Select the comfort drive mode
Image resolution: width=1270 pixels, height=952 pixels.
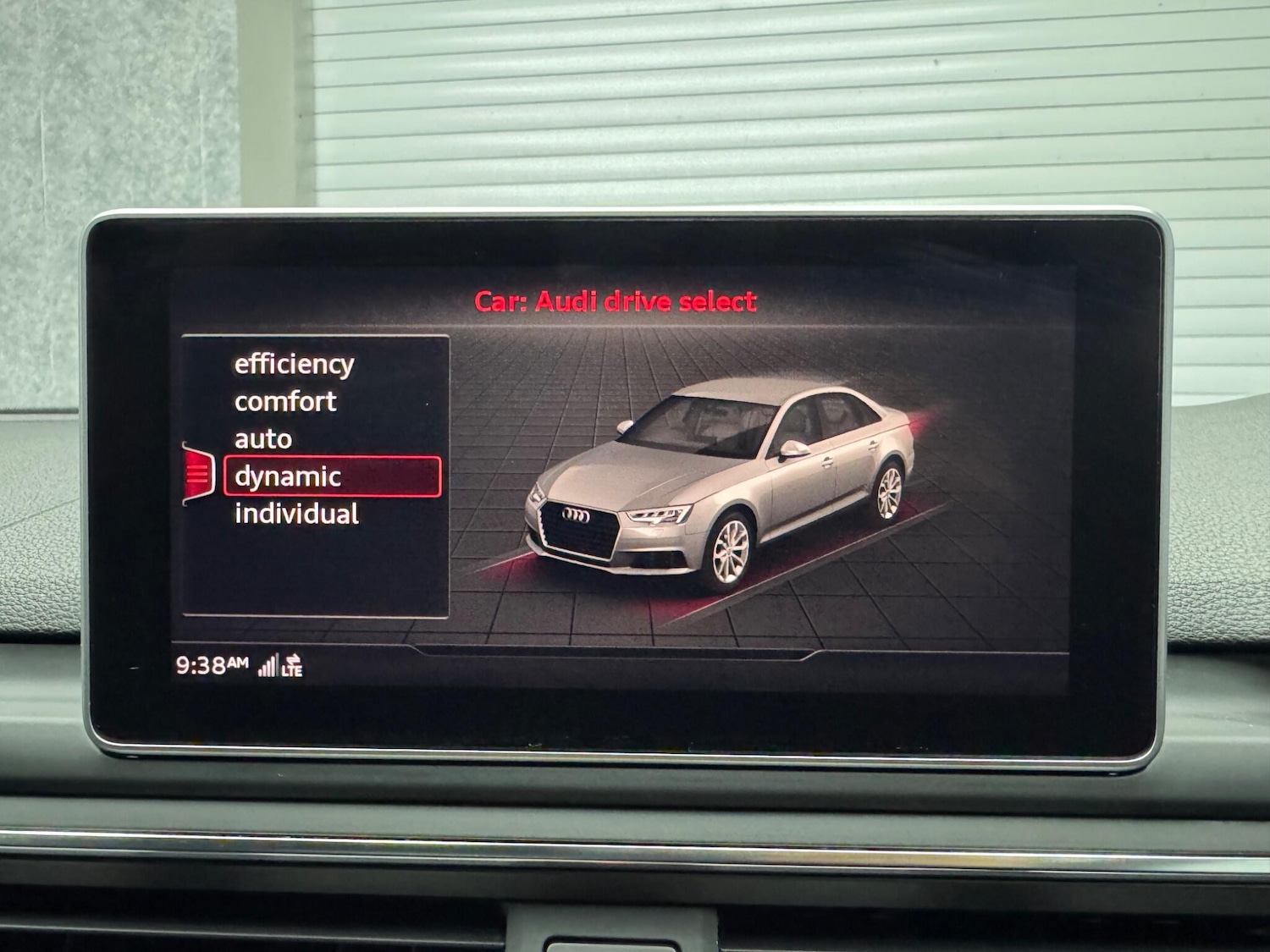point(284,402)
